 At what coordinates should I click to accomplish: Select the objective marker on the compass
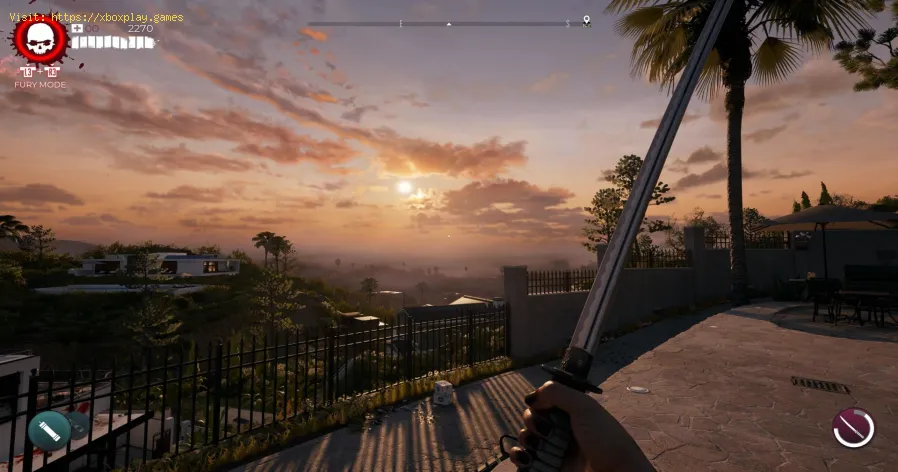(586, 20)
